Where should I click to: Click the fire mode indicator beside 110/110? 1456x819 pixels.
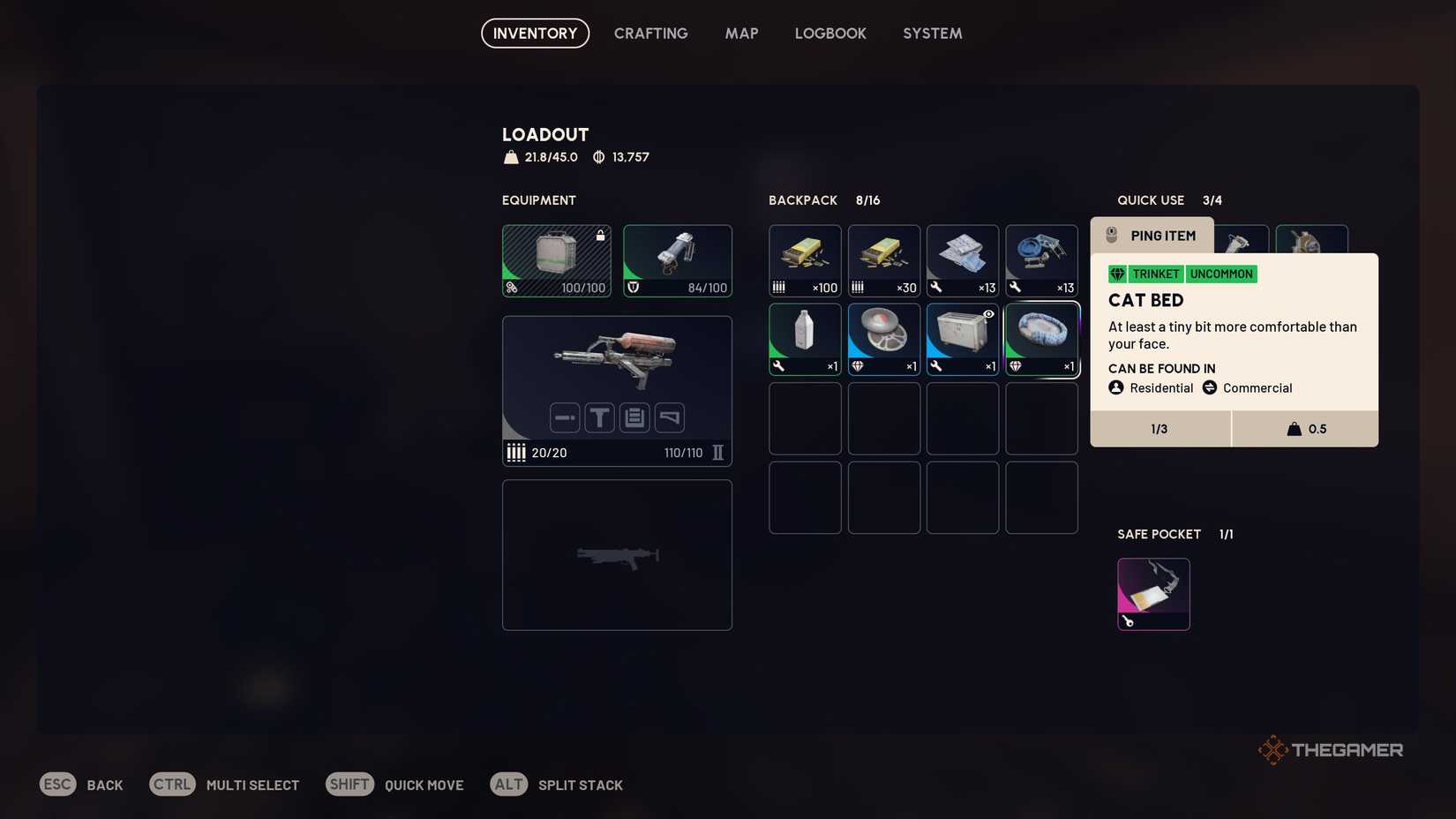pyautogui.click(x=717, y=453)
